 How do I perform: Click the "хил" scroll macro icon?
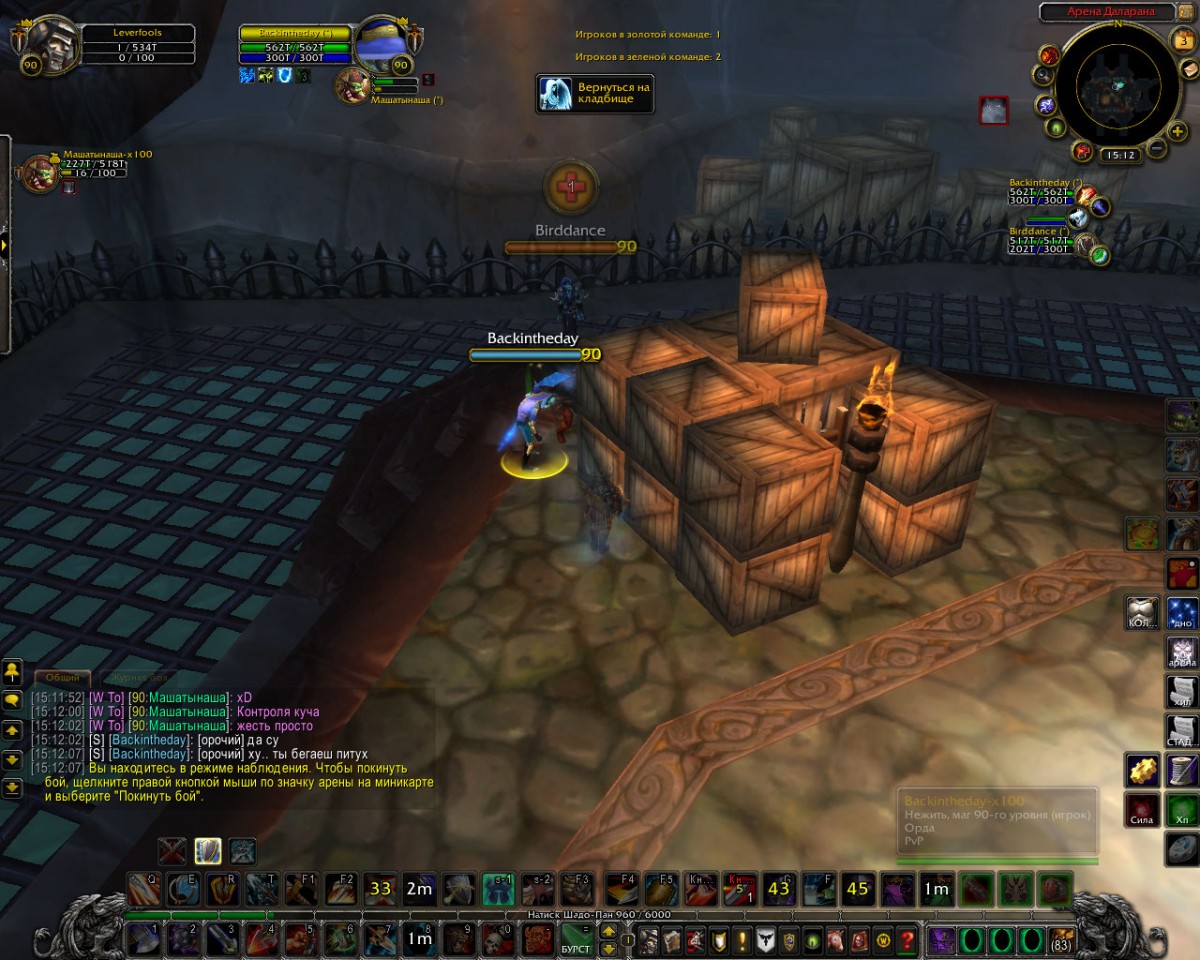coord(1182,692)
